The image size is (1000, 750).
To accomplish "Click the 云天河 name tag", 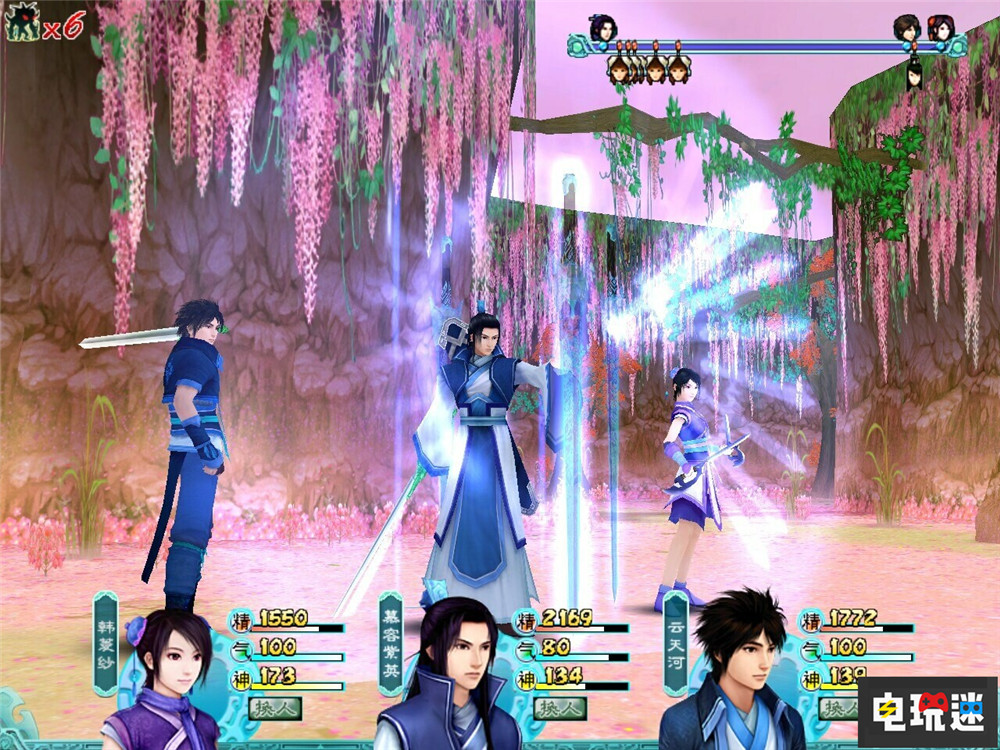I will [675, 642].
